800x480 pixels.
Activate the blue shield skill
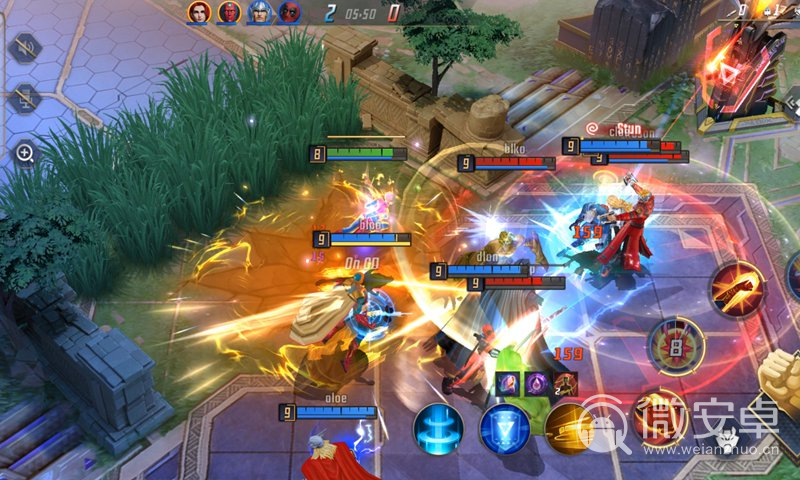click(x=504, y=427)
